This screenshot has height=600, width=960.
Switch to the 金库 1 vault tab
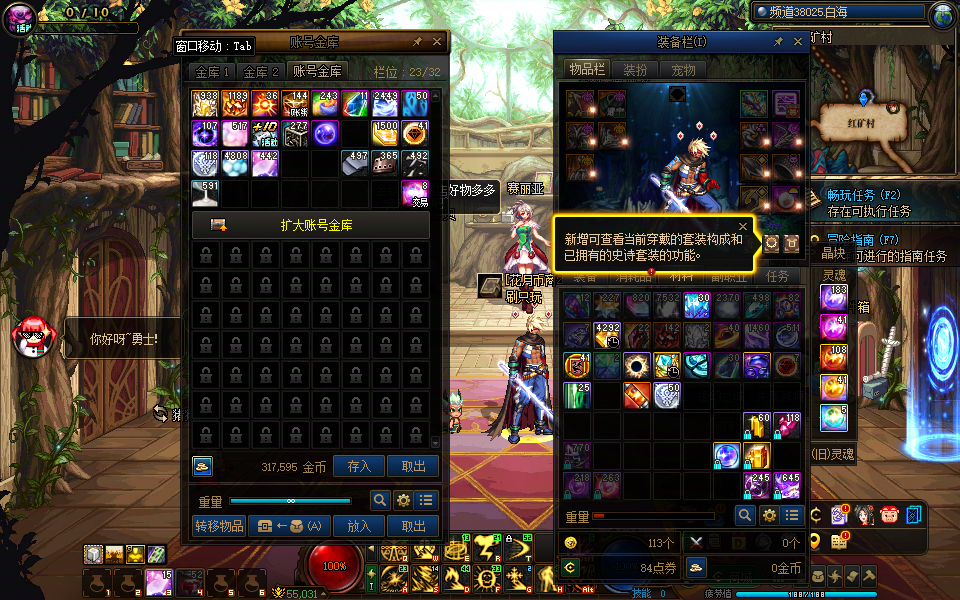point(212,72)
